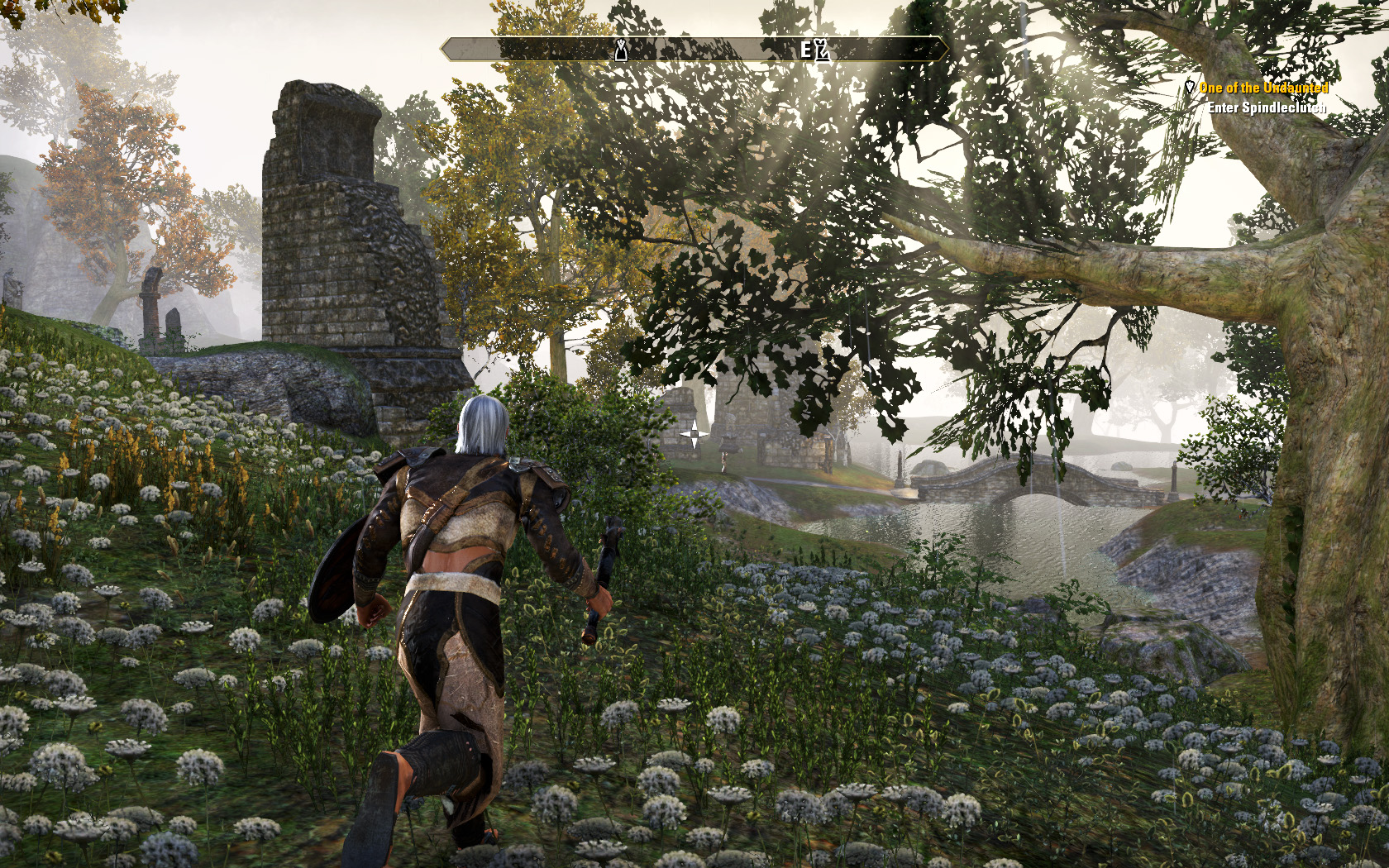Screen dimensions: 1389x868
Task: Select the white quest marker on the compass bar
Action: pyautogui.click(x=621, y=51)
